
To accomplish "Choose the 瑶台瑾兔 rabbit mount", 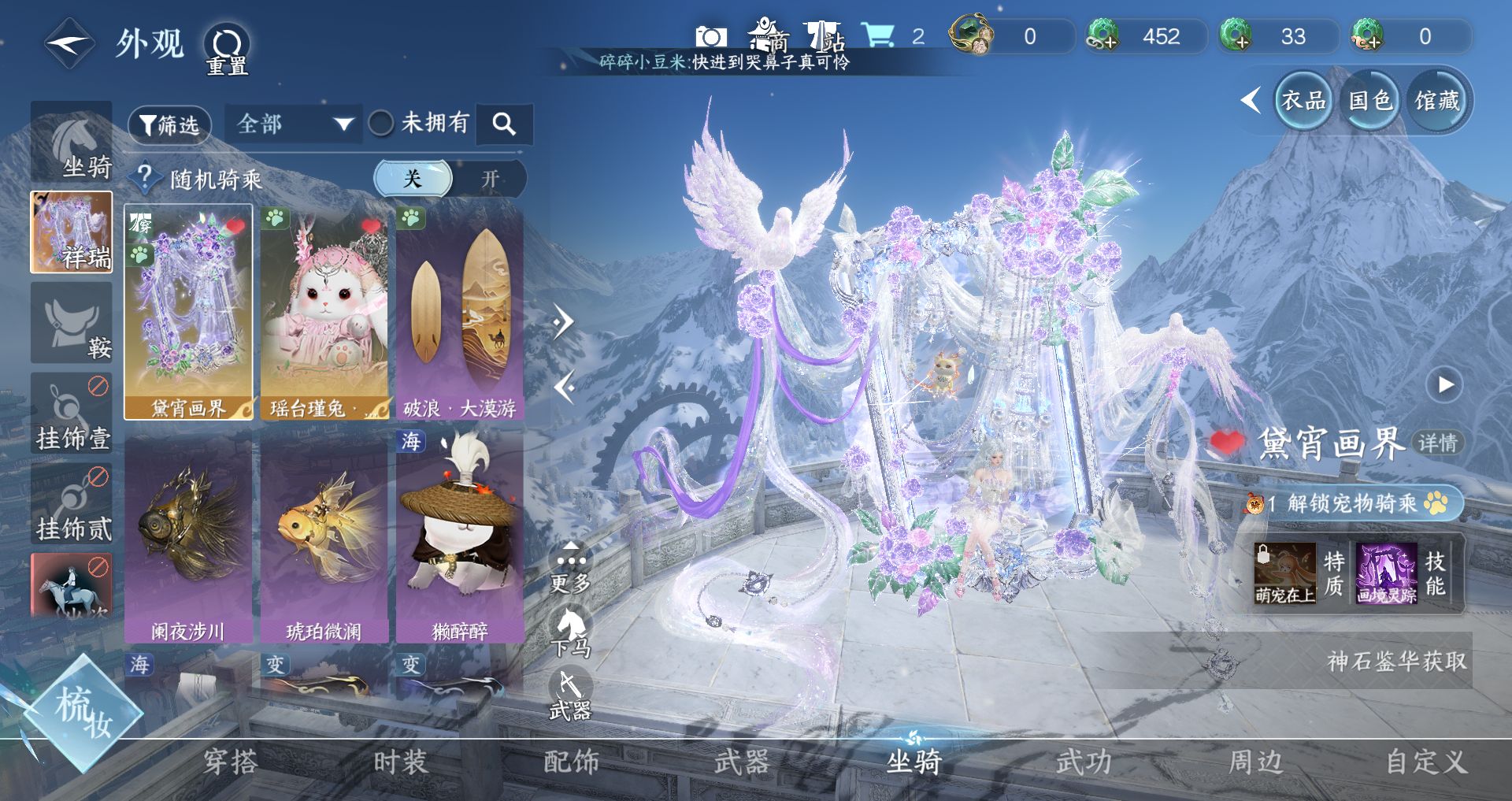I will [324, 312].
